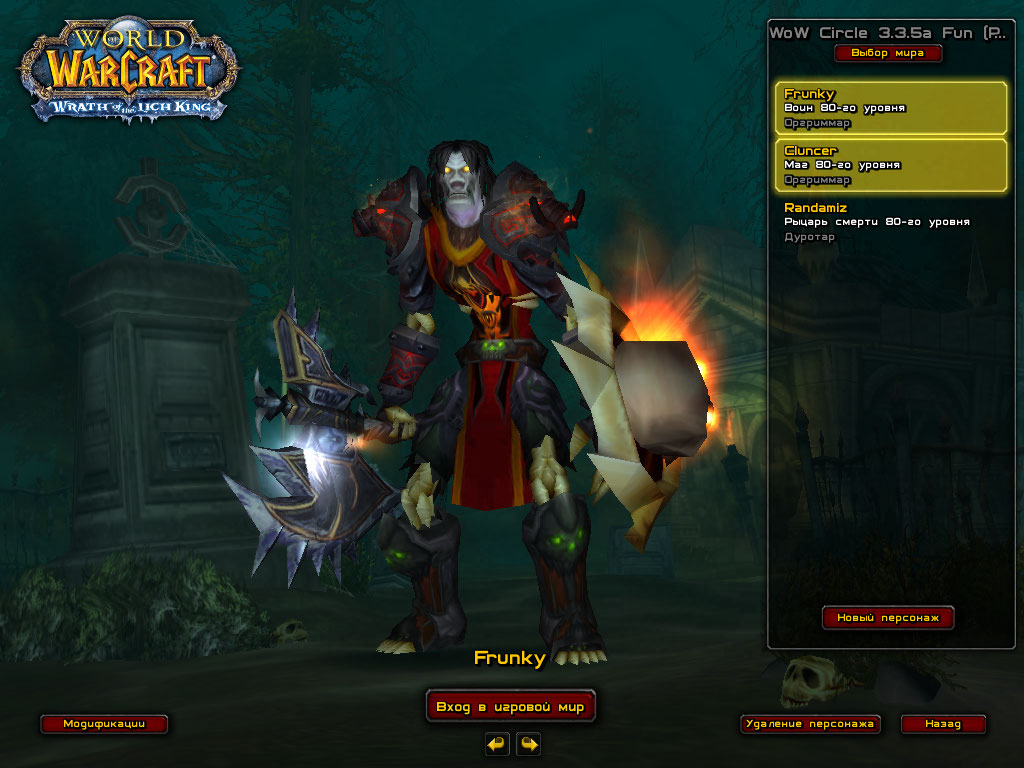This screenshot has height=768, width=1024.
Task: Select the character Frunky in the list
Action: [890, 108]
